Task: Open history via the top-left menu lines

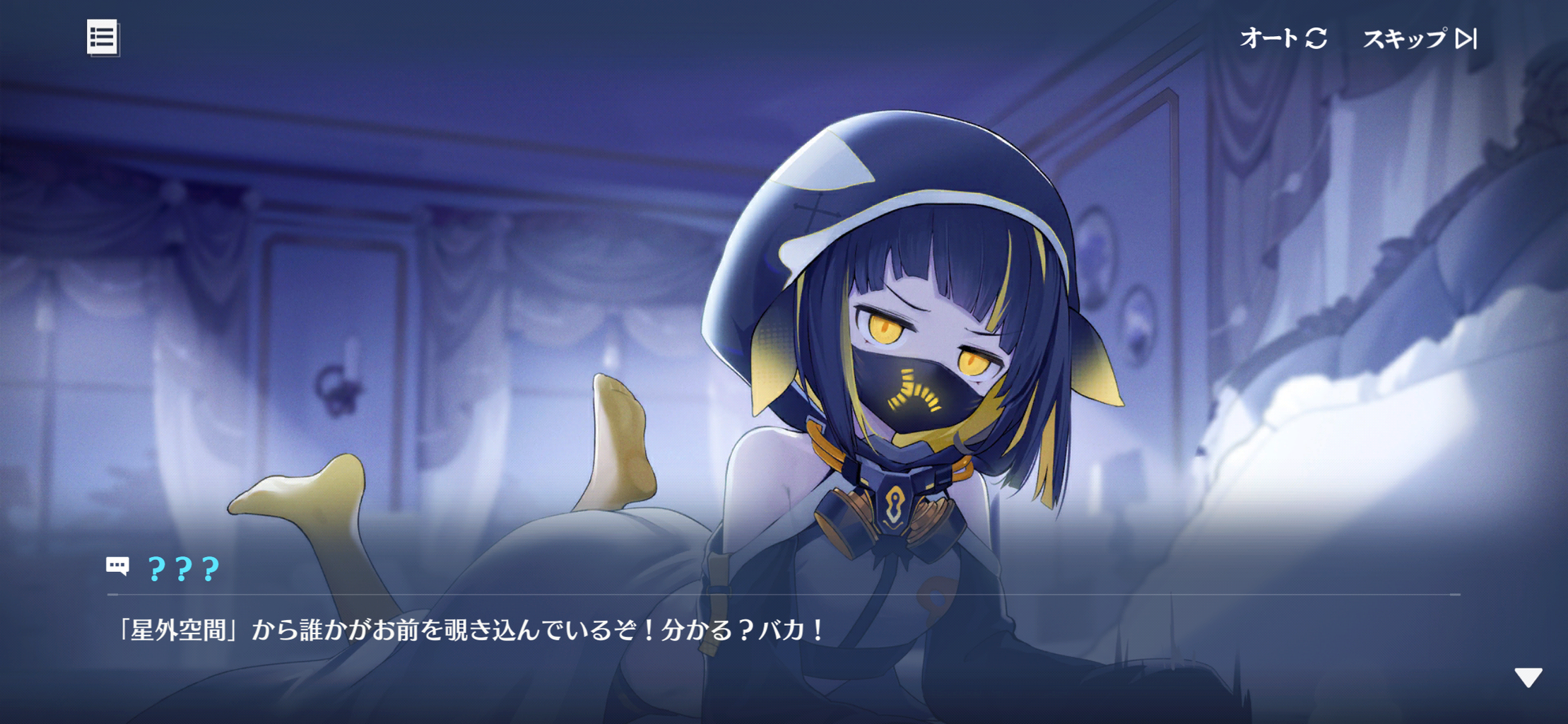Action: point(103,39)
